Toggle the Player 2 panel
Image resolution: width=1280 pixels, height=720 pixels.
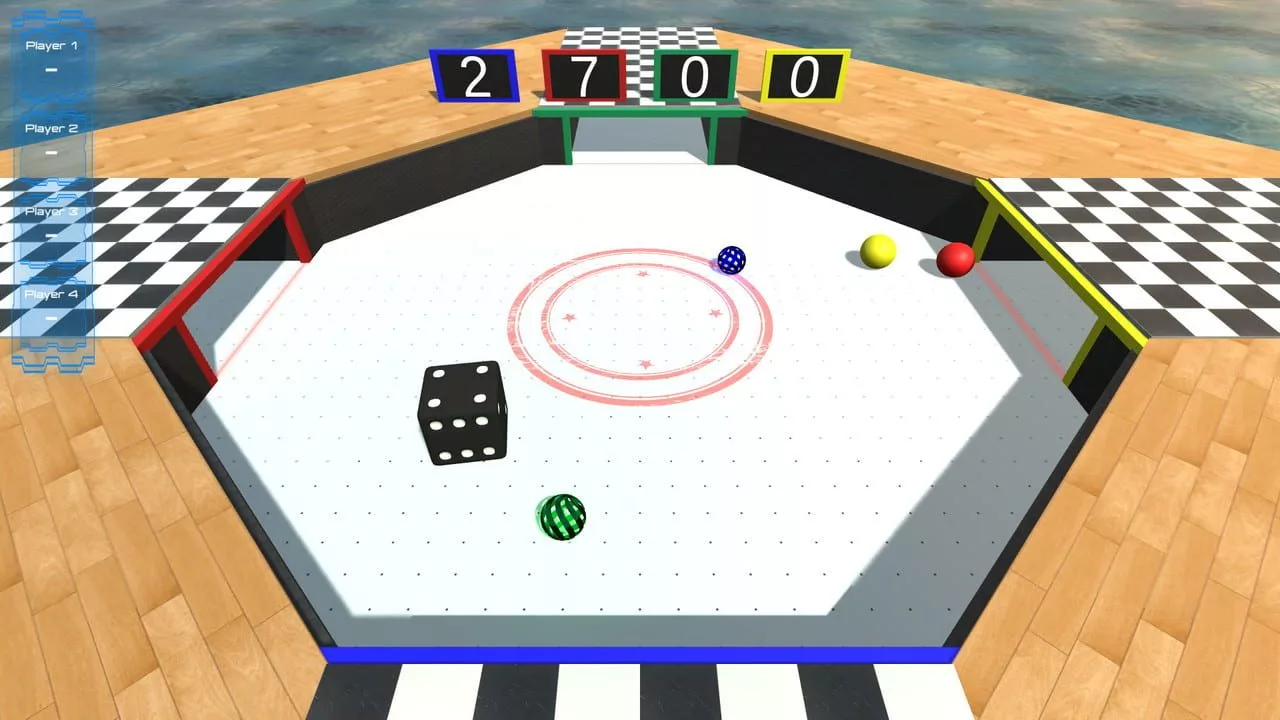52,128
